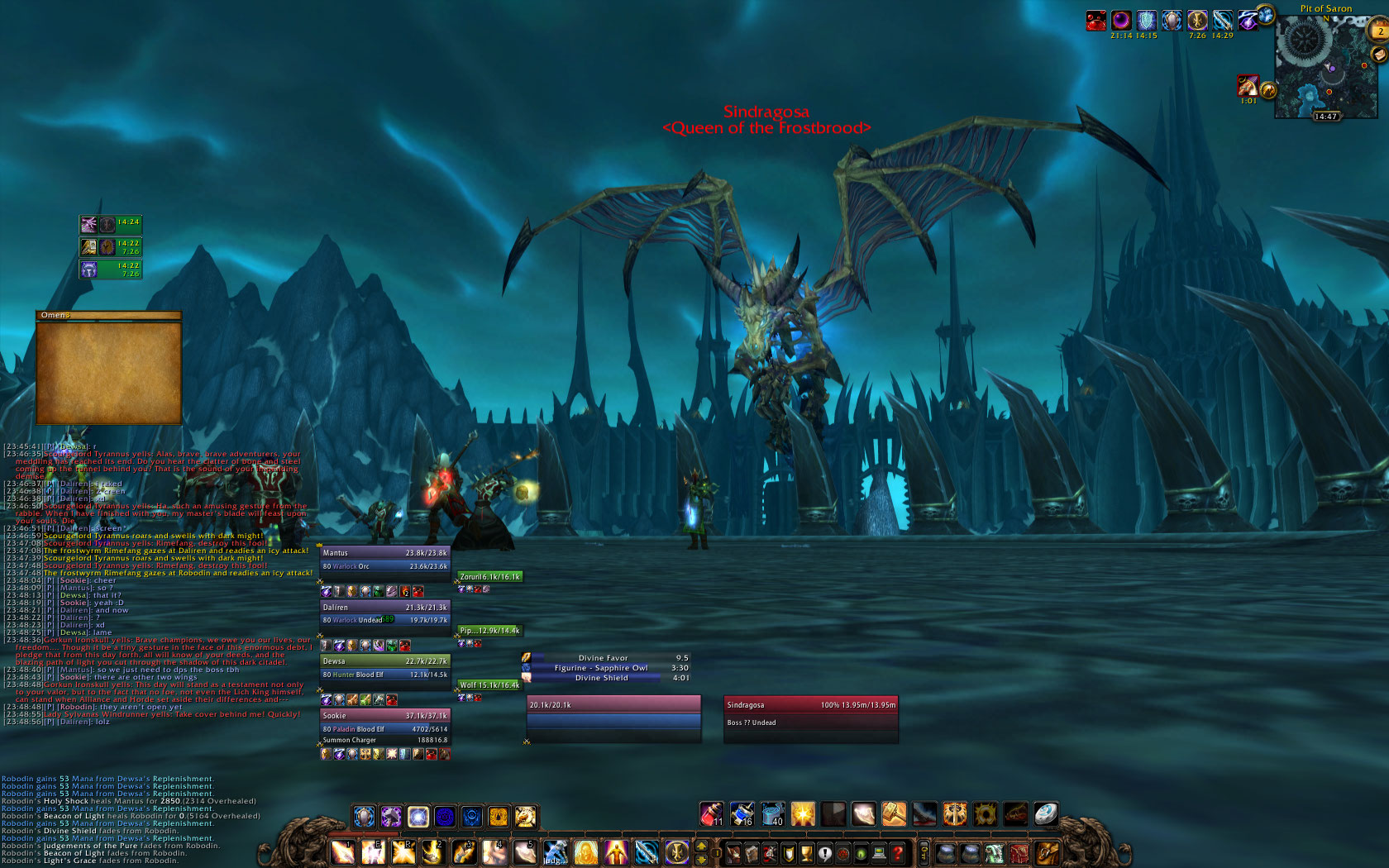Open the rightmost backpack bag slot
The width and height of the screenshot is (1389, 868).
coord(1047,853)
